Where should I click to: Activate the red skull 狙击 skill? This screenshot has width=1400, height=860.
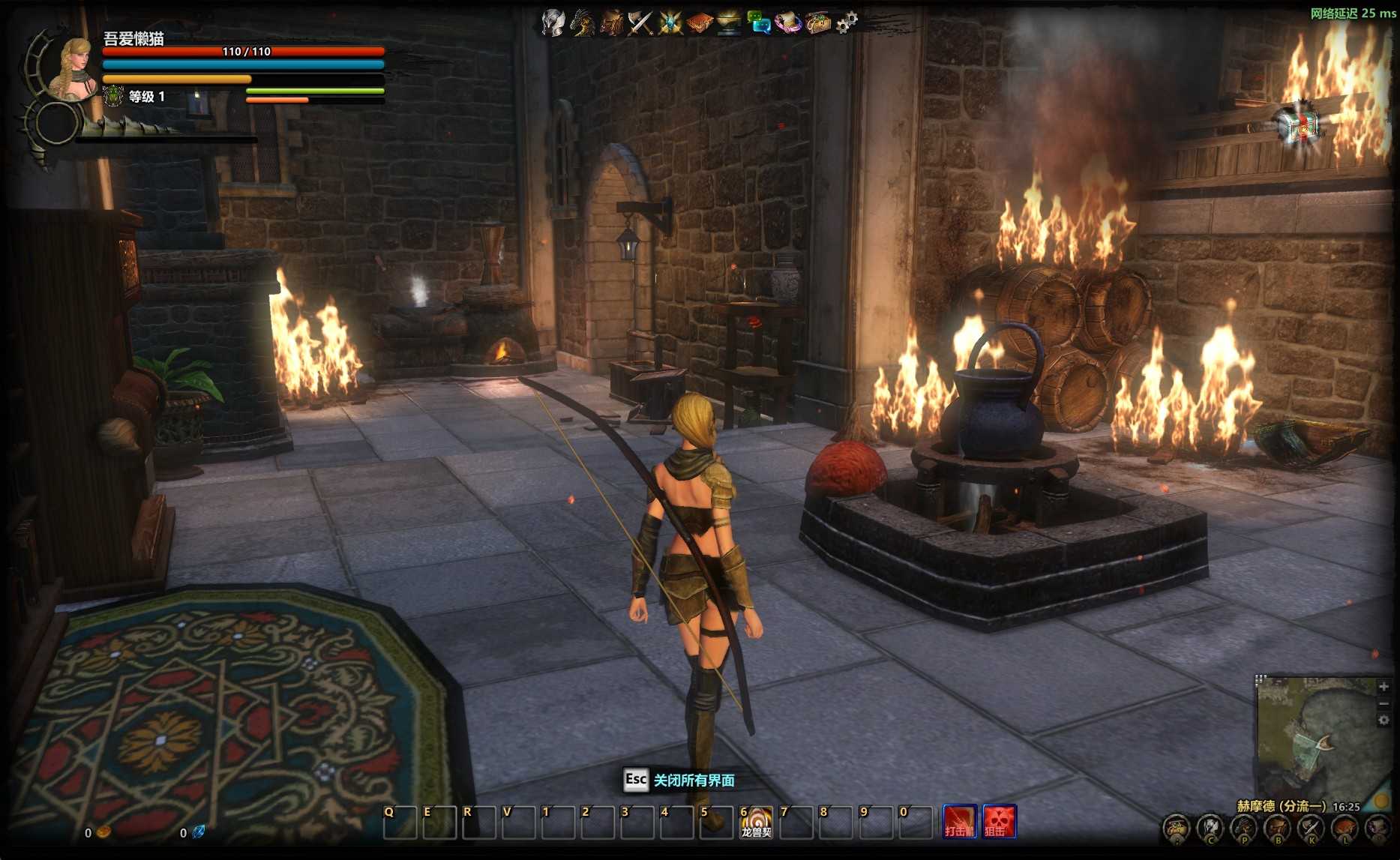pos(999,821)
